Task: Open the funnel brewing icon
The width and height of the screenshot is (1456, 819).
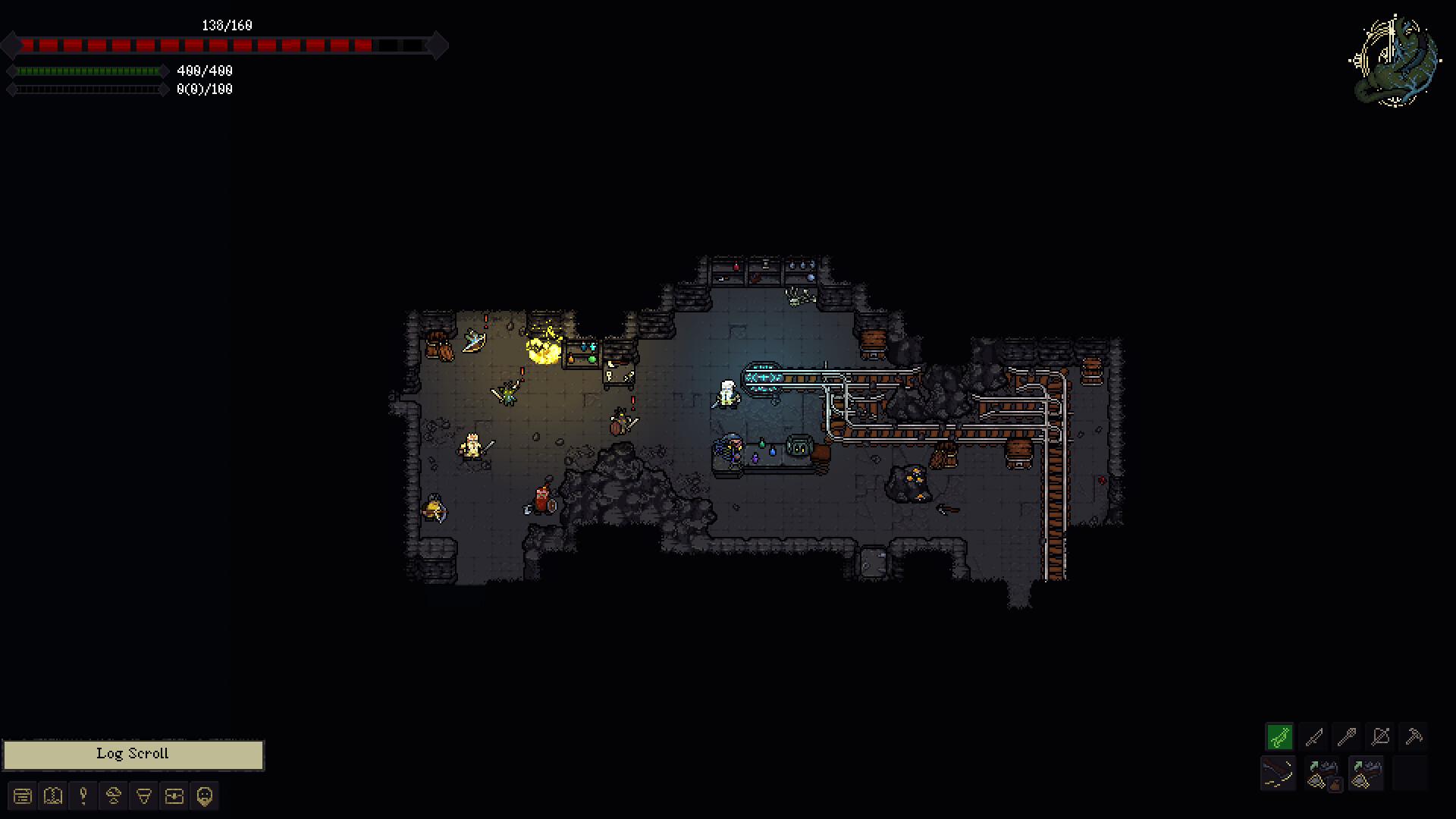Action: 143,796
